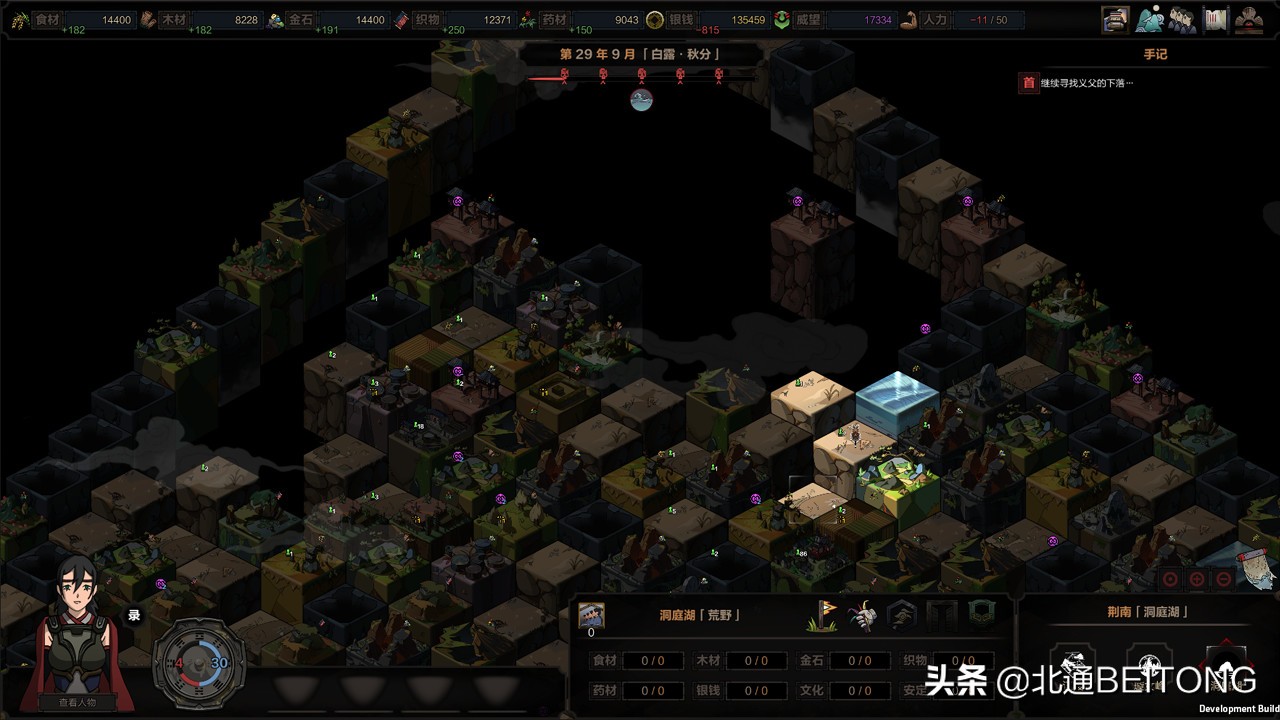Select the main quest entry about finding godfather

coord(1086,83)
